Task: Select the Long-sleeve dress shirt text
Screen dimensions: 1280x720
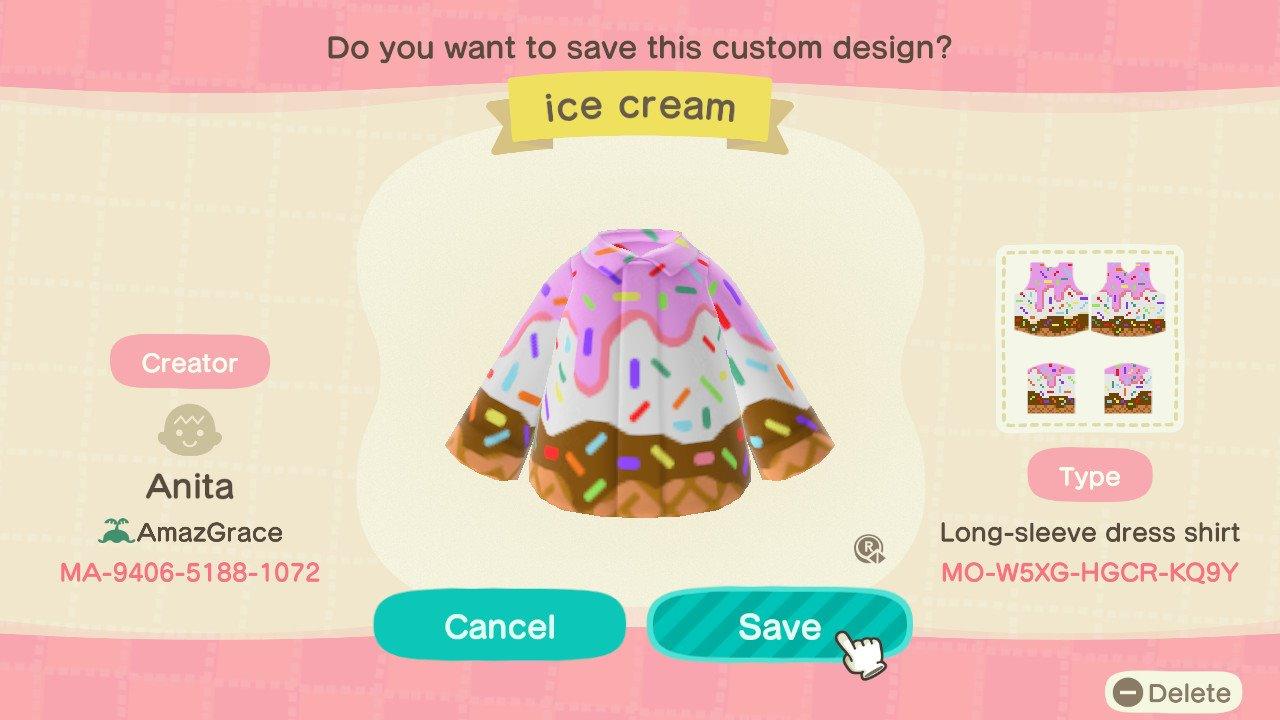Action: (1091, 533)
